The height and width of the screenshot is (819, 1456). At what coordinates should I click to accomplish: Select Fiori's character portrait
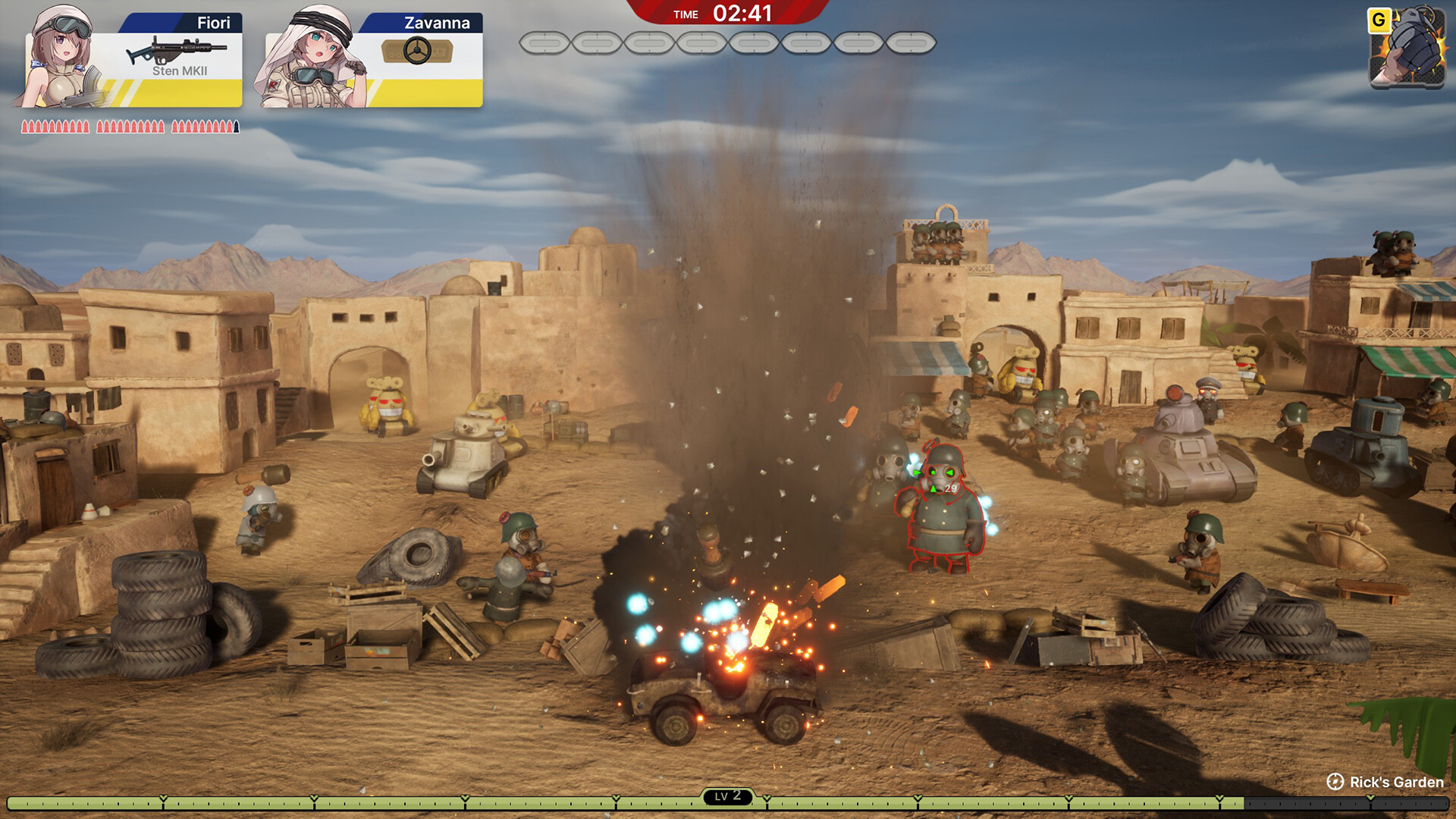pyautogui.click(x=59, y=57)
